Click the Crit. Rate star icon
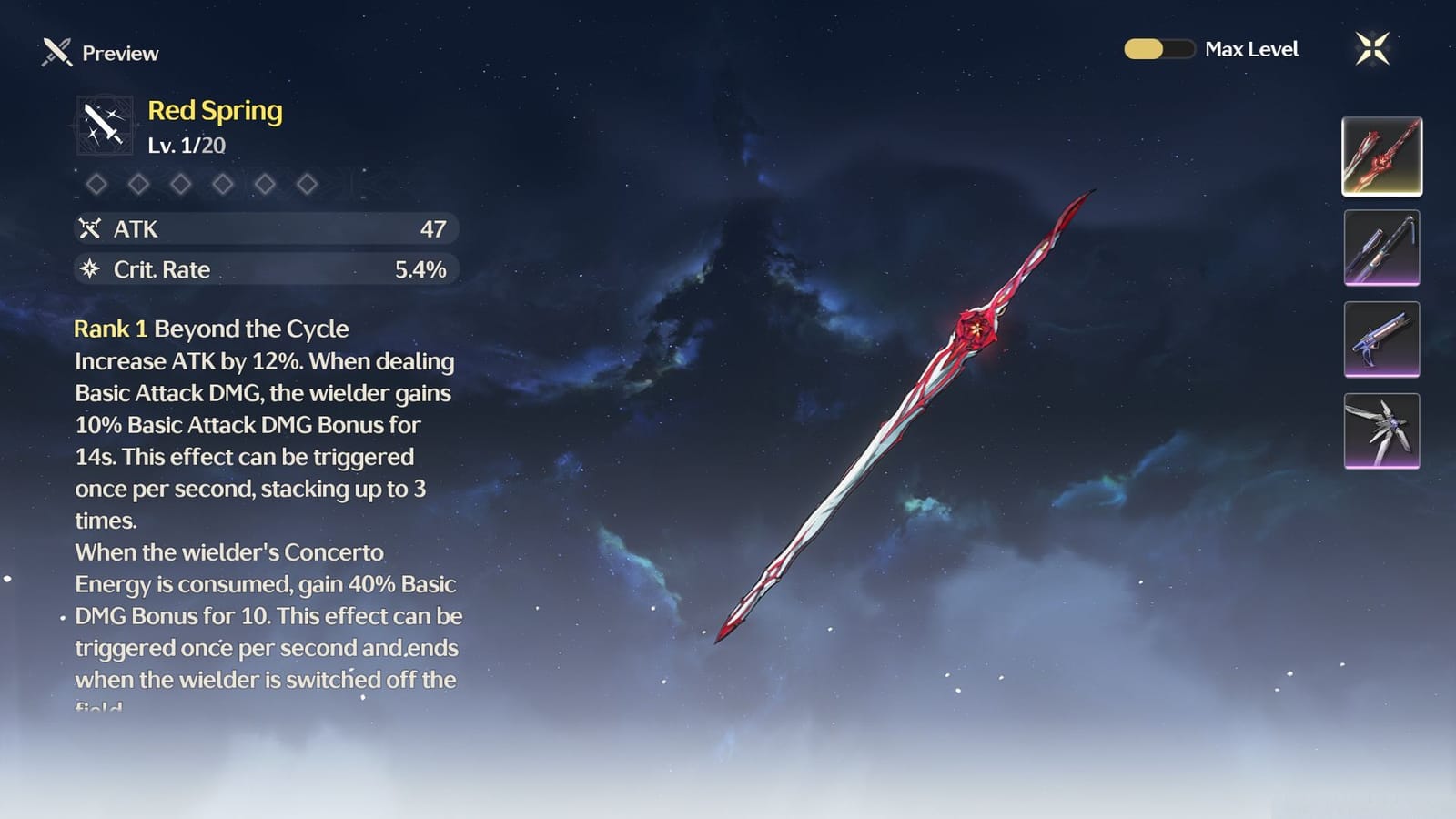Image resolution: width=1456 pixels, height=819 pixels. 89,268
